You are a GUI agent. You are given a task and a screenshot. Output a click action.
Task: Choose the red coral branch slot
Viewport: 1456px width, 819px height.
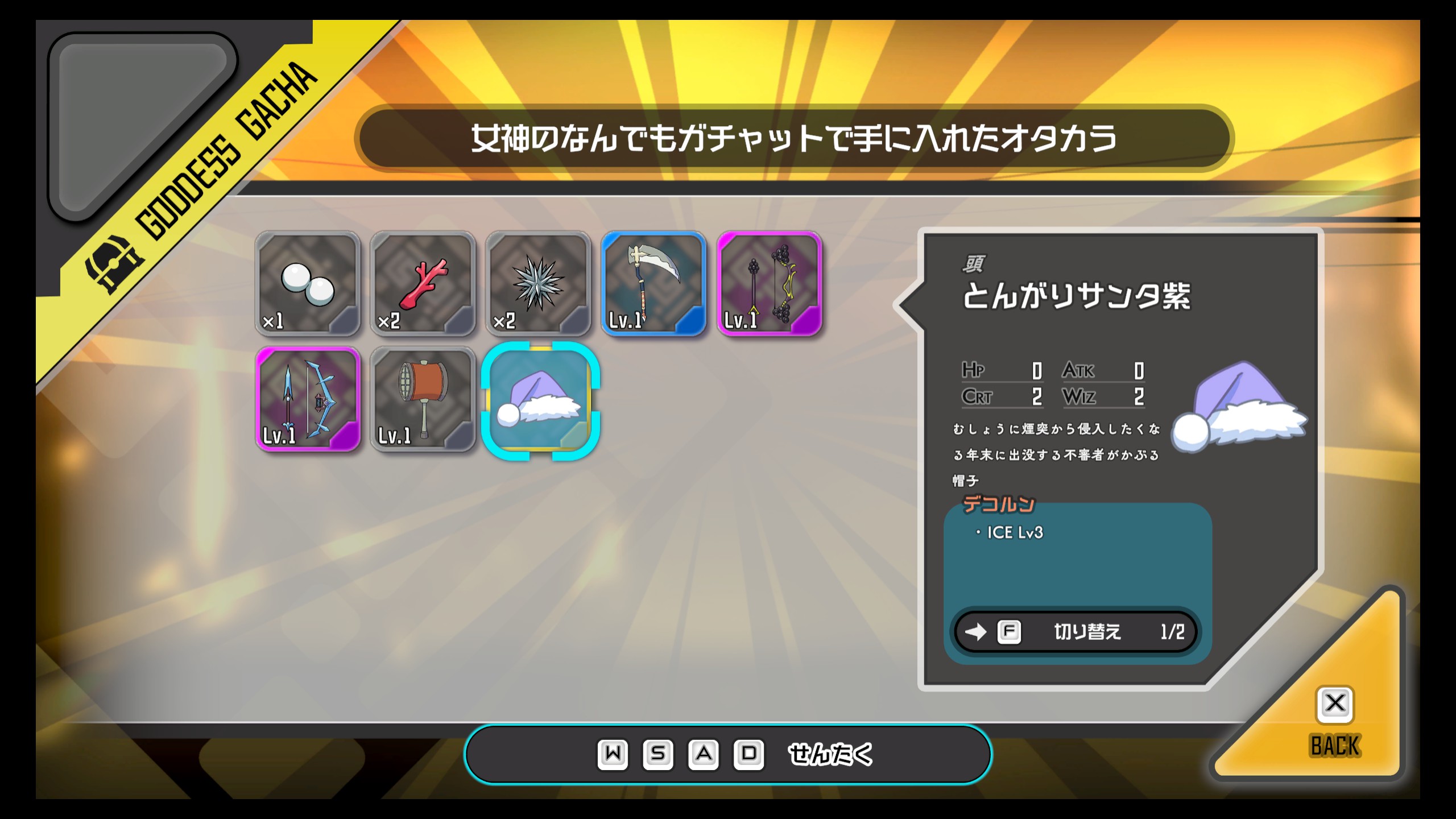coord(423,283)
